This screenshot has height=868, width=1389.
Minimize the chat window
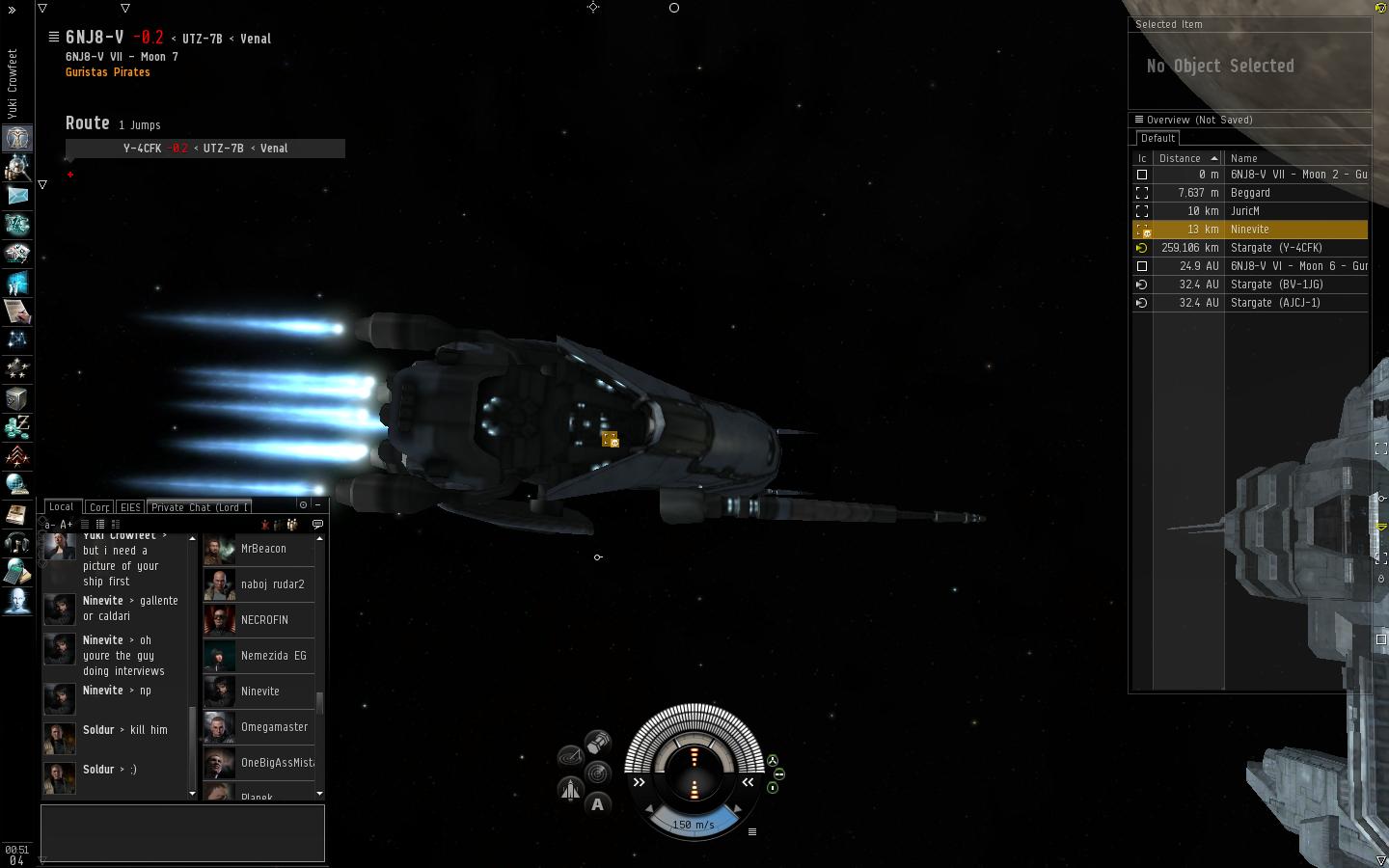317,504
